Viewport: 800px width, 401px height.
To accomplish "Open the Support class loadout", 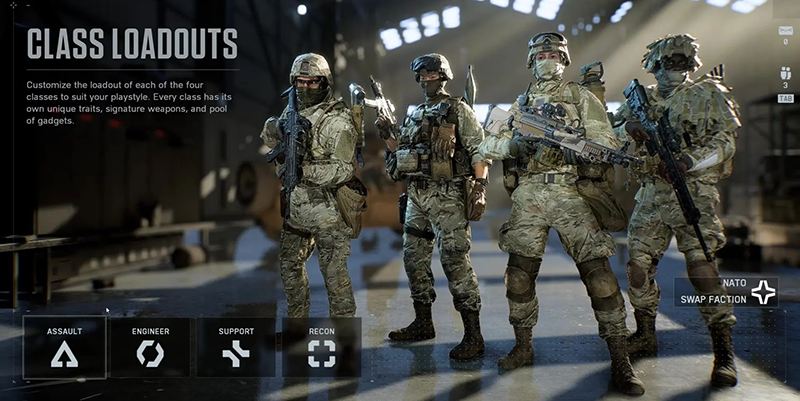I will point(236,346).
